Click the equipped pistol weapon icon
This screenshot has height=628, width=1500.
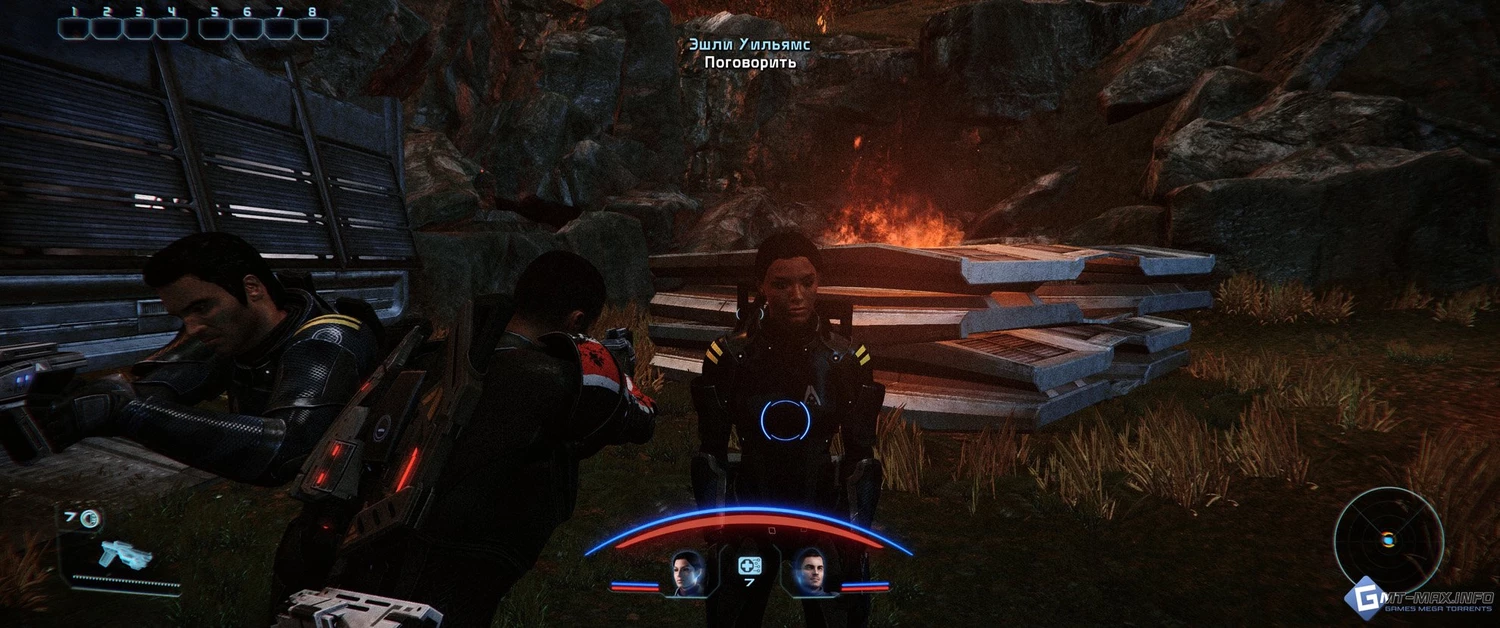[x=126, y=554]
